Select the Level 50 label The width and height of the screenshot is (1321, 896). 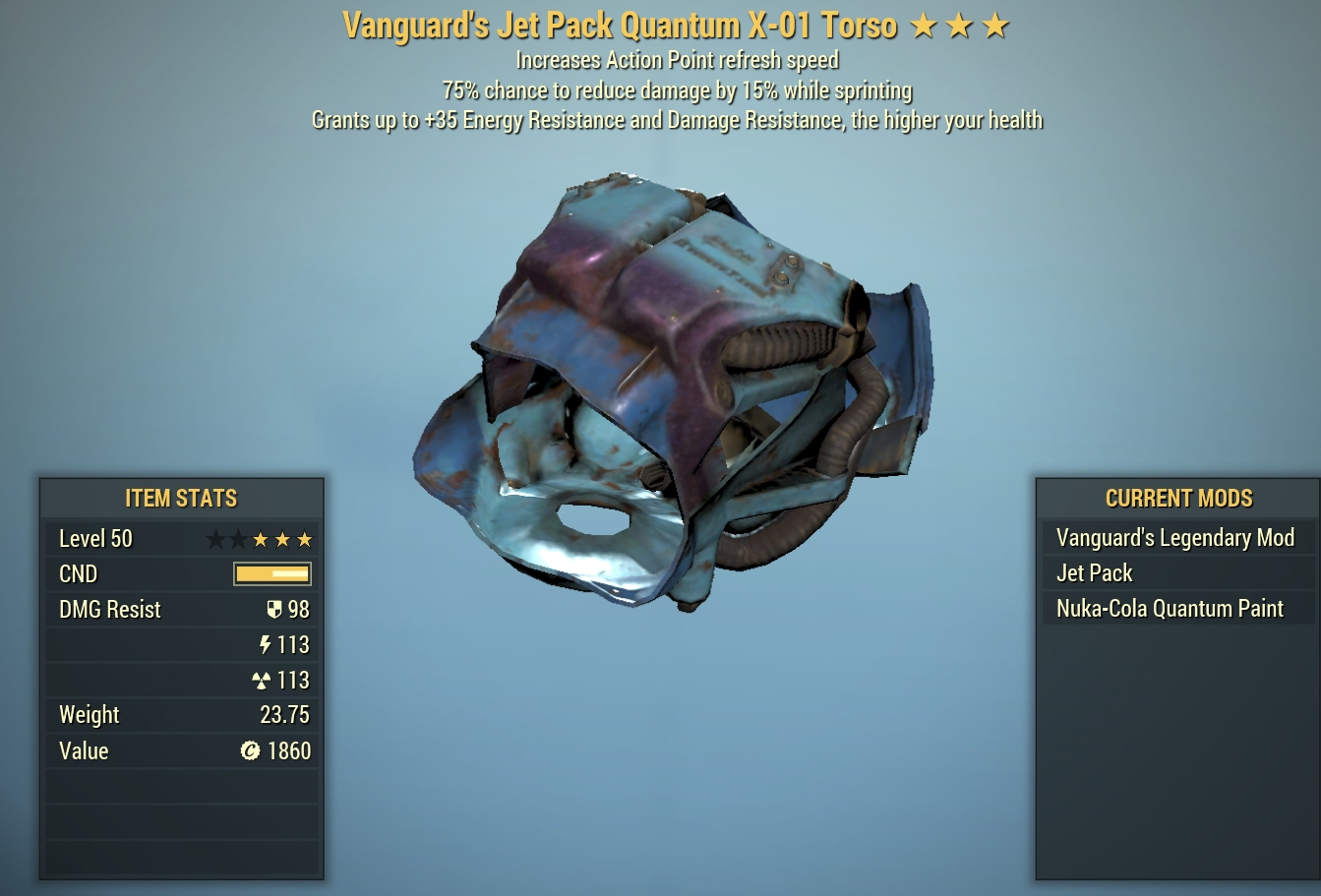(x=95, y=539)
